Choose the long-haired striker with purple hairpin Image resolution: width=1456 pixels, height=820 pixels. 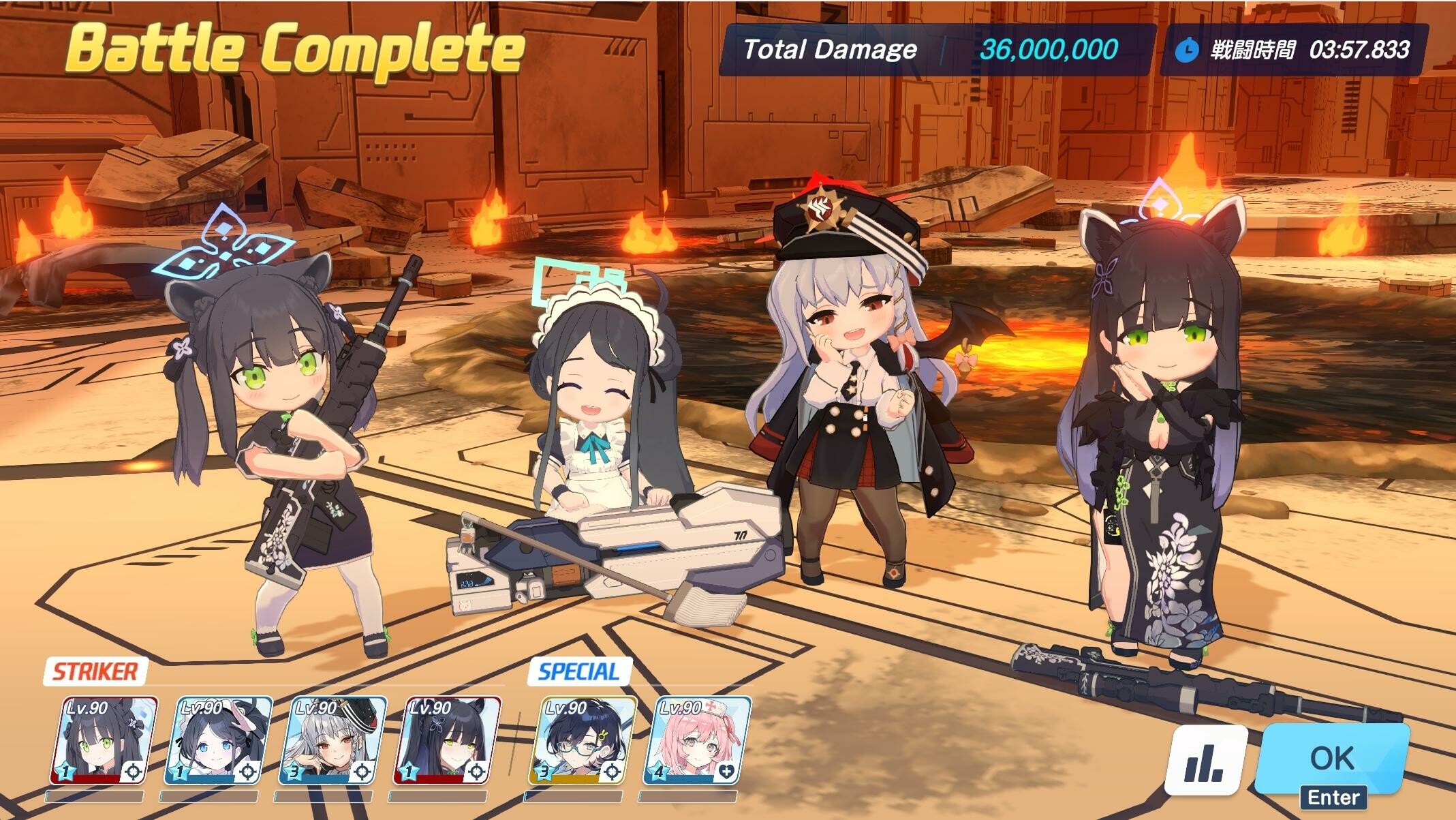tap(447, 740)
